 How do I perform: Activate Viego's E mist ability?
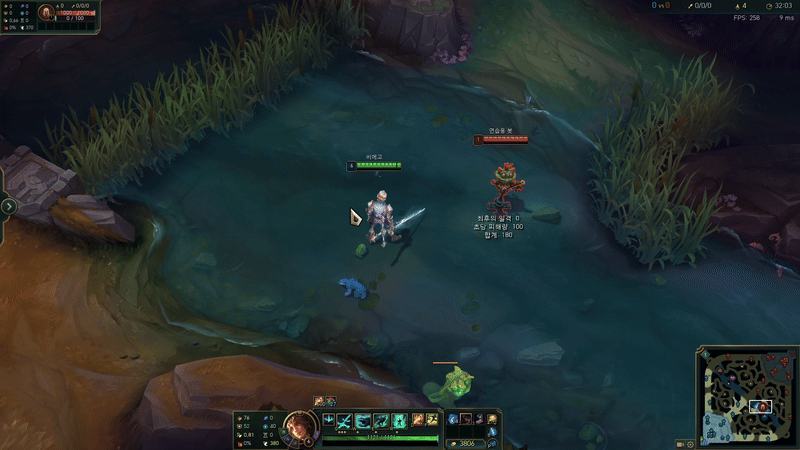tap(381, 420)
